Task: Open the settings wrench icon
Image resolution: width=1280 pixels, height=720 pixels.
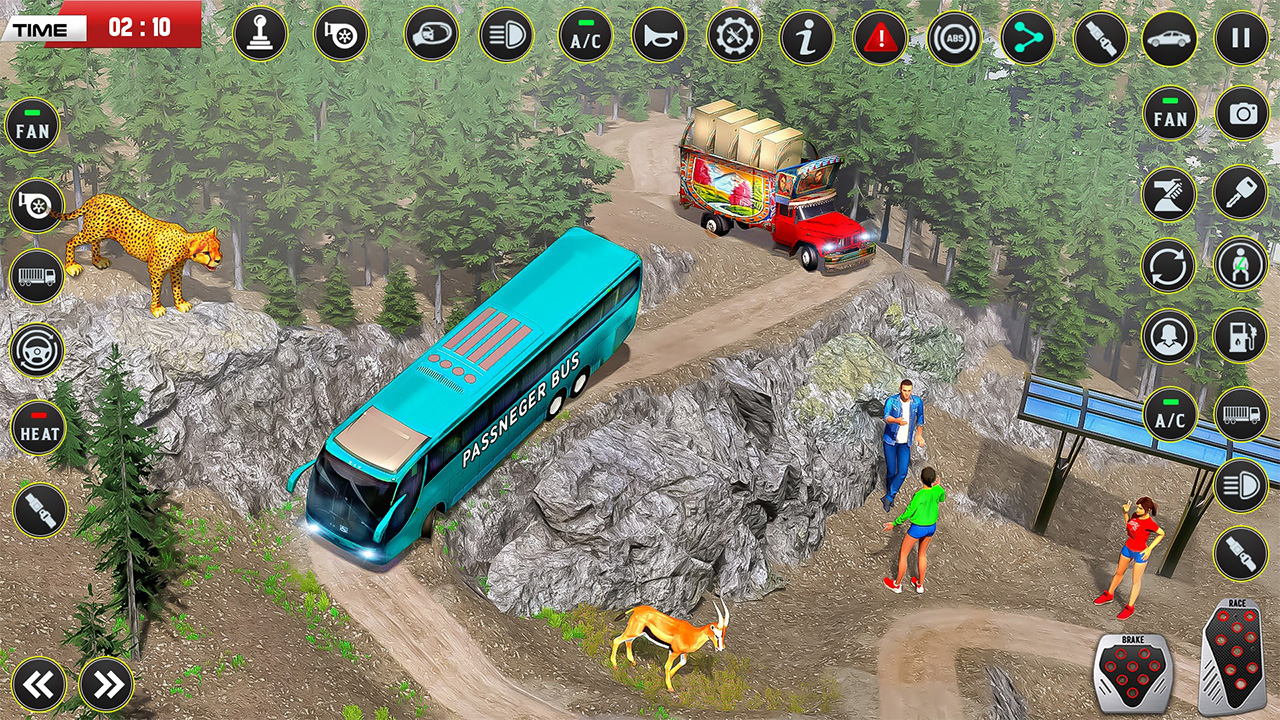Action: 734,37
